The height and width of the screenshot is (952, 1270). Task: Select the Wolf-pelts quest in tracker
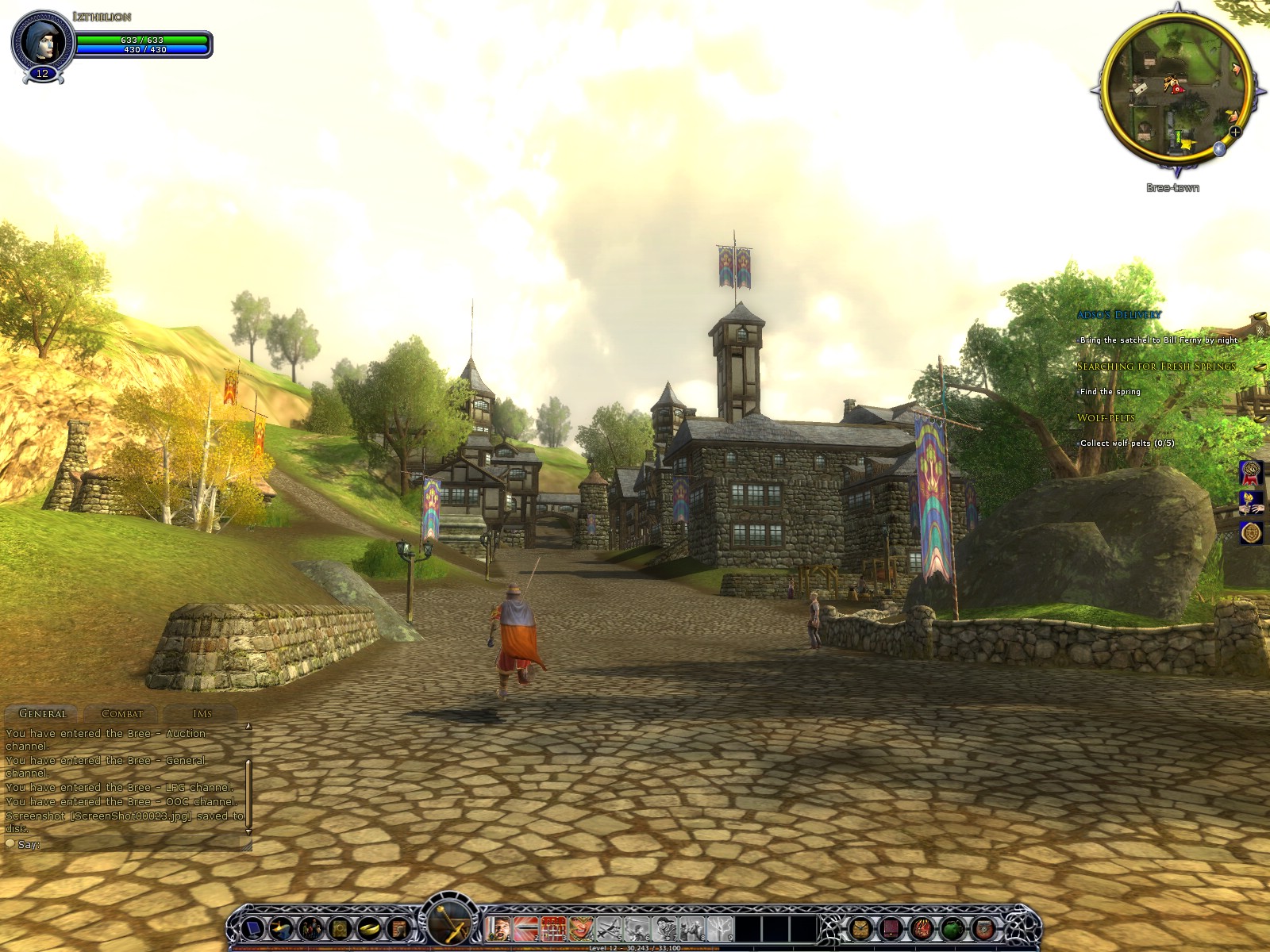[1106, 418]
